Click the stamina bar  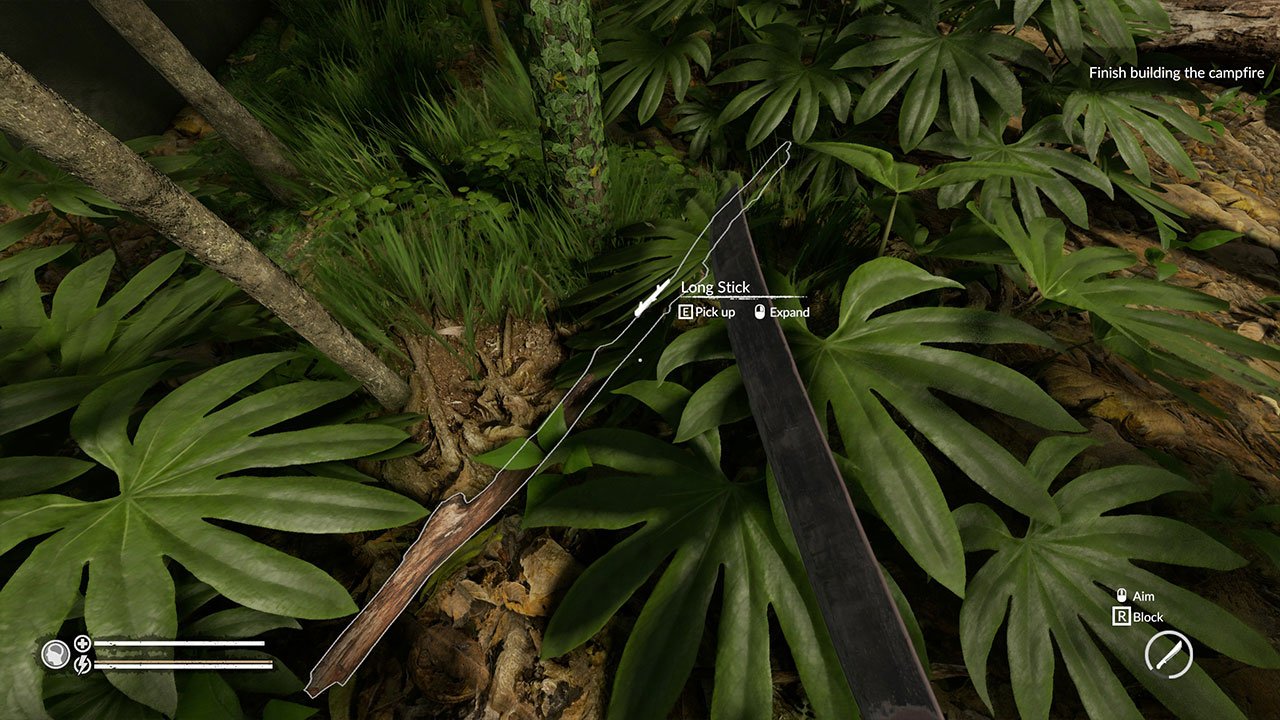pos(180,665)
